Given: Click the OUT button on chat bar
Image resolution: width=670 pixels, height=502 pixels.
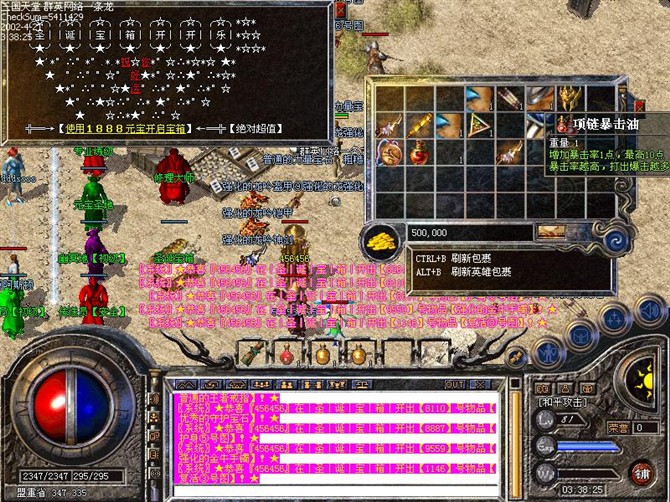Looking at the screenshot, I should tap(455, 383).
